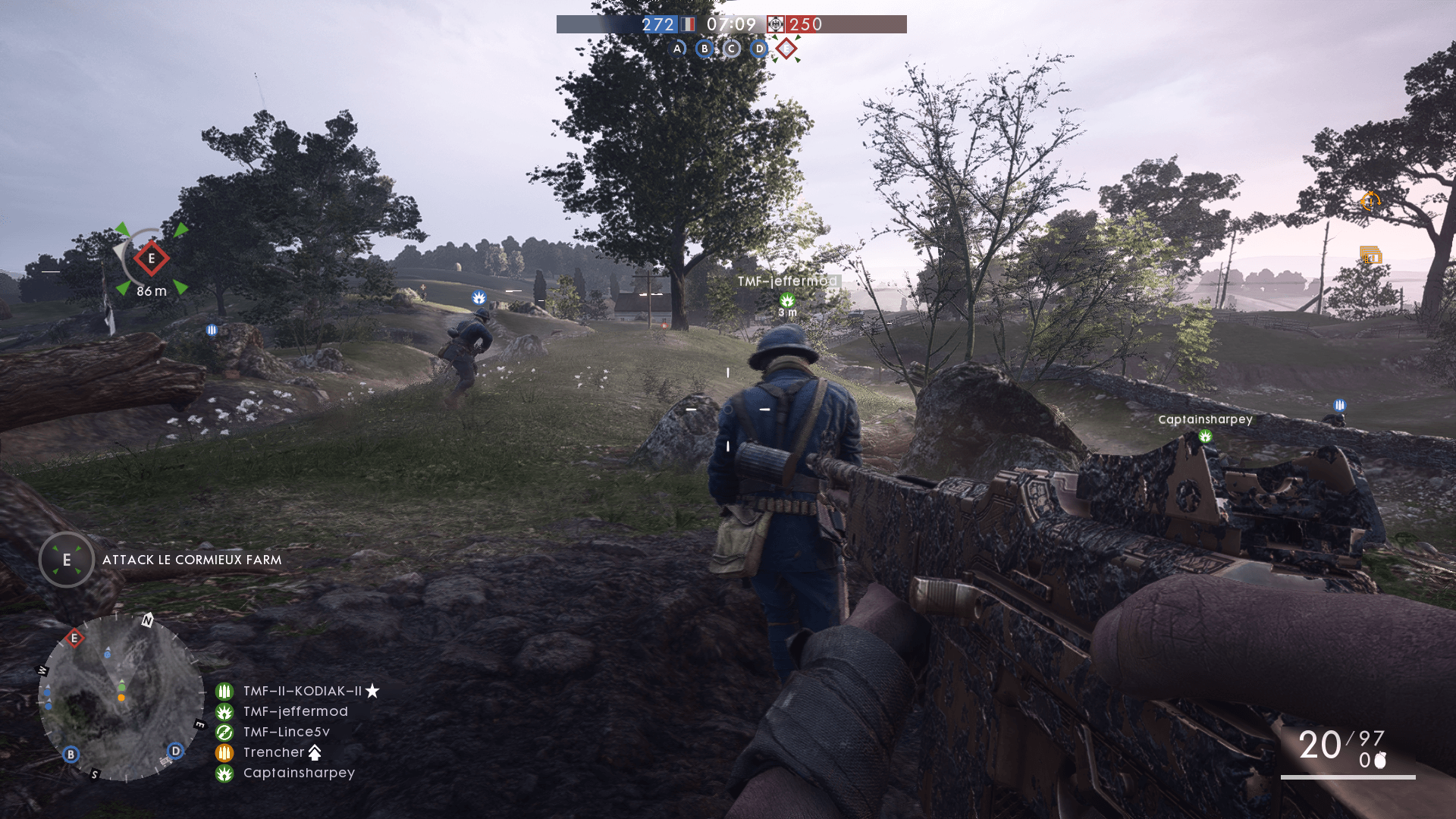Click the E marker on the minimap

click(x=74, y=639)
